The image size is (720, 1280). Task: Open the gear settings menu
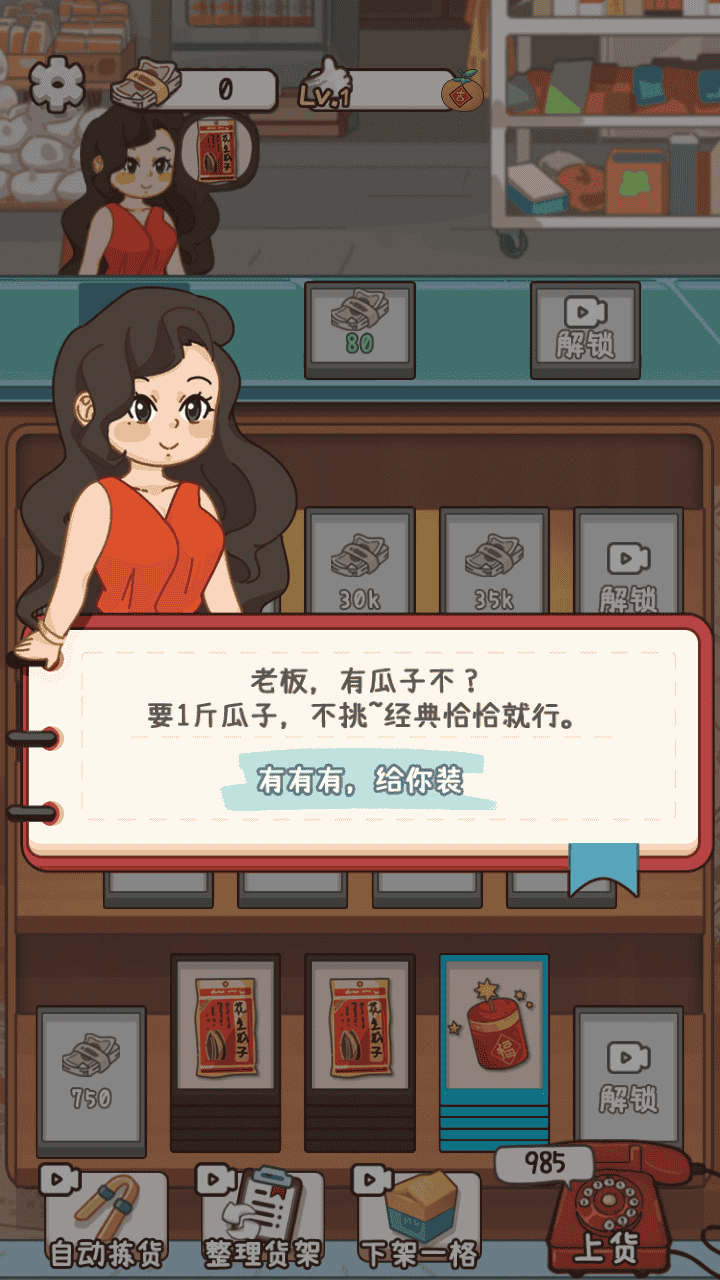pyautogui.click(x=59, y=85)
